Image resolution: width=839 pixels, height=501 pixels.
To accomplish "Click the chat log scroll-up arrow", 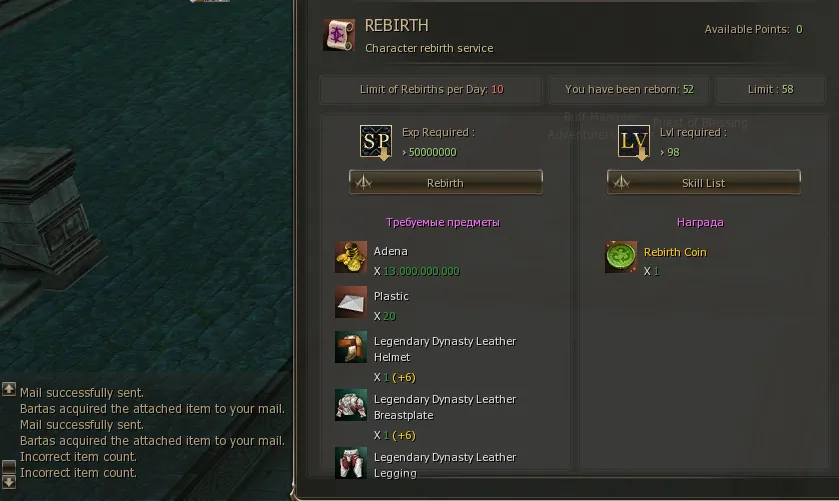I will coord(9,389).
